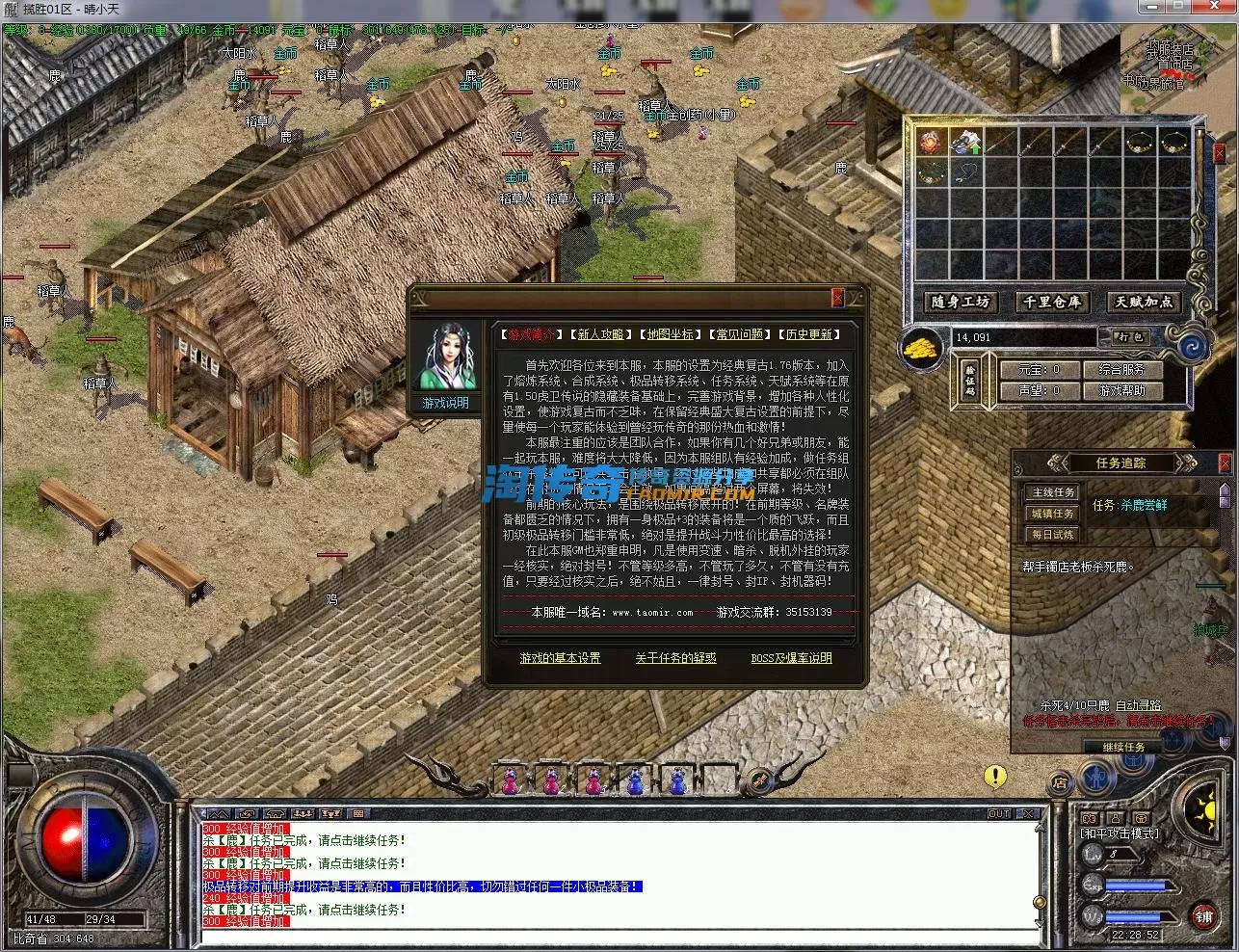Select the 历史更新 tab

pos(808,334)
